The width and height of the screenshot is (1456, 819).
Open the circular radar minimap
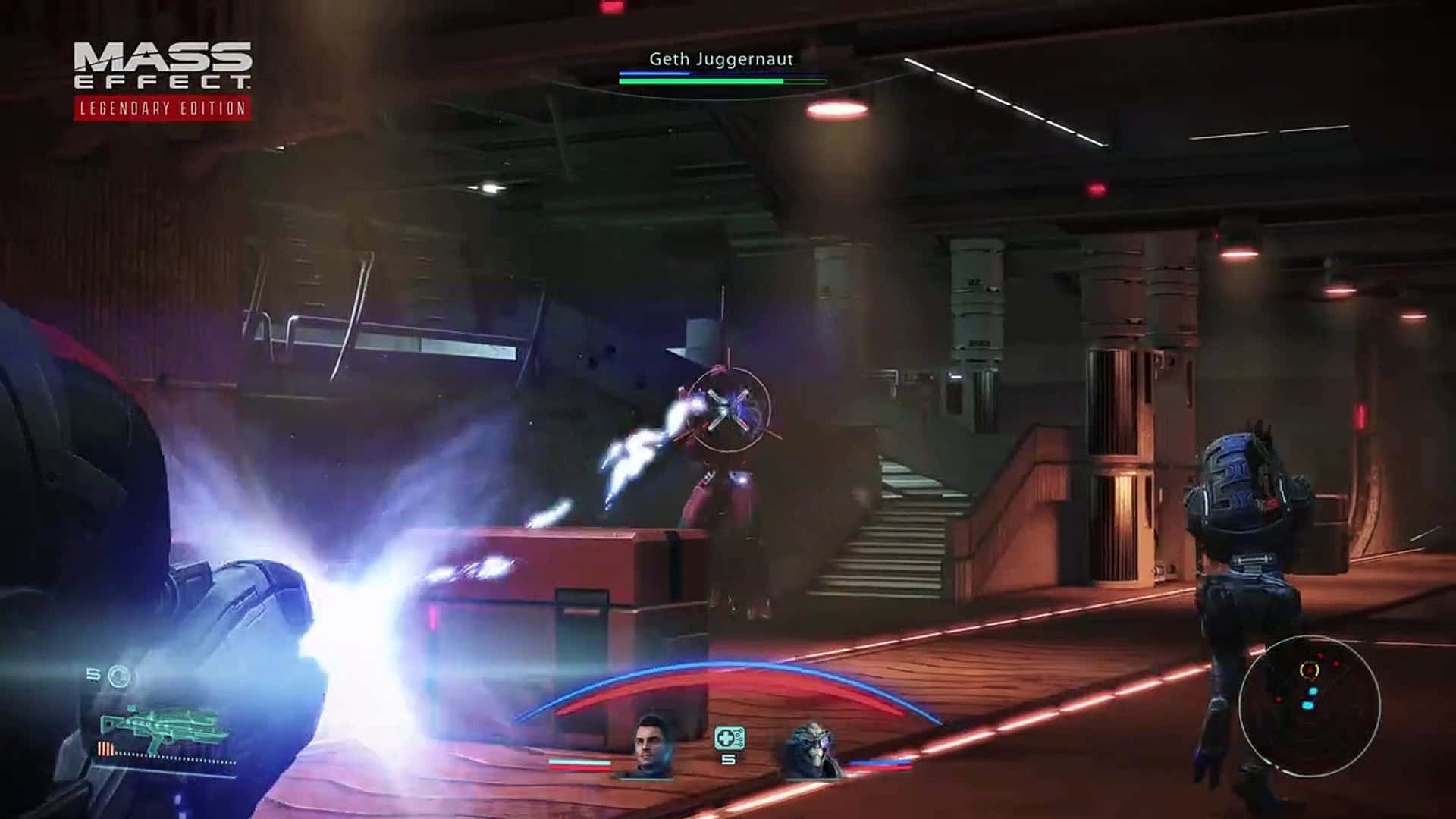click(1310, 701)
